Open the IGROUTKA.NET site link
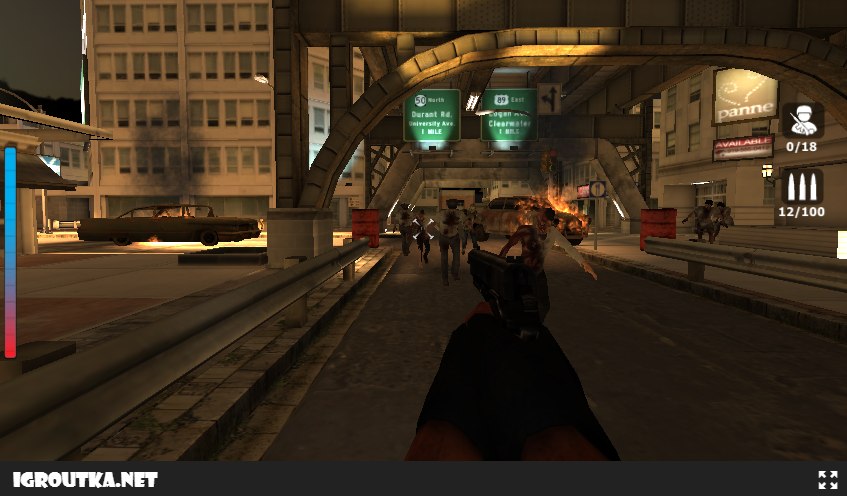This screenshot has height=496, width=847. coord(85,480)
